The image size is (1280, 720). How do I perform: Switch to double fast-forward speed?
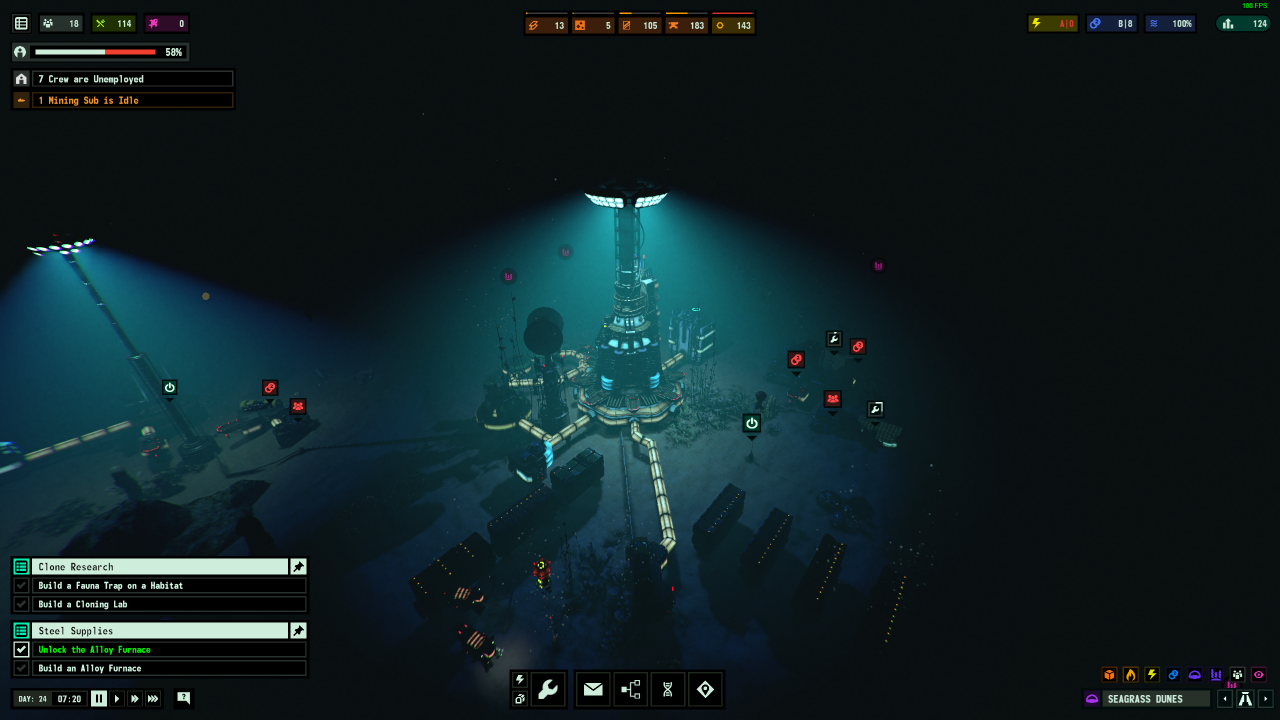[135, 699]
